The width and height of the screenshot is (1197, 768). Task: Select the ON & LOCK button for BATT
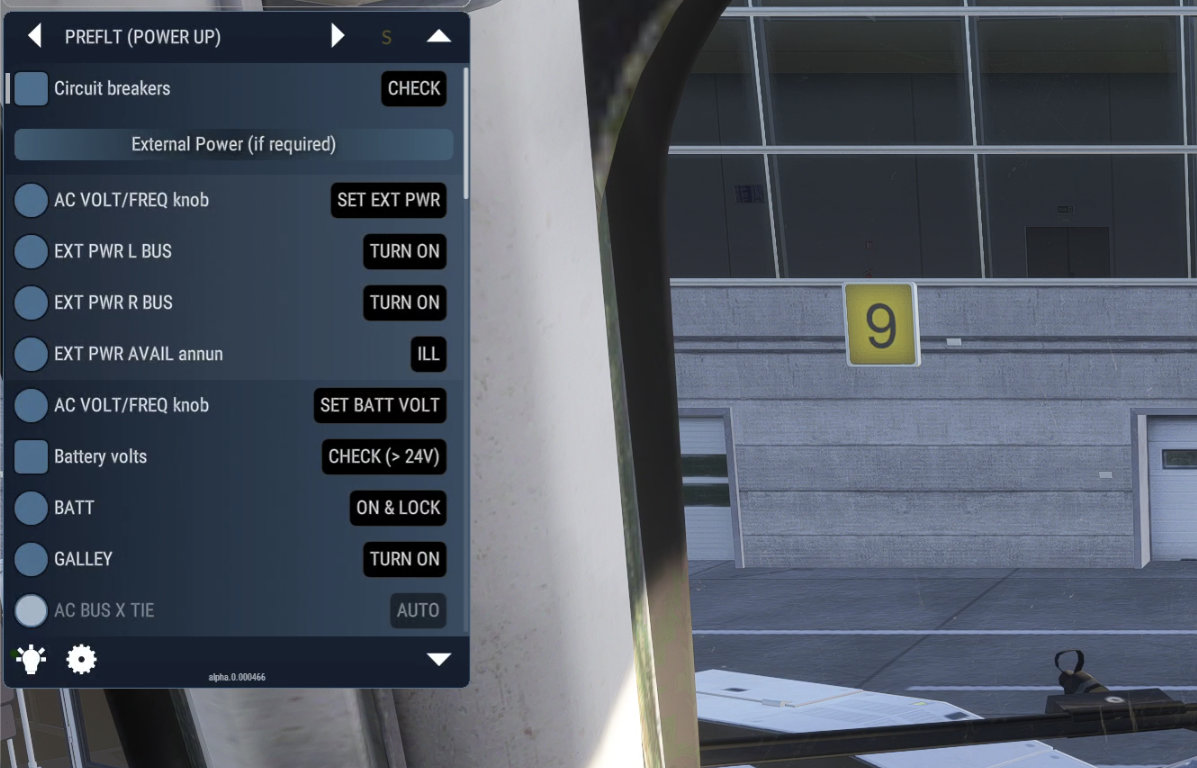coord(398,508)
